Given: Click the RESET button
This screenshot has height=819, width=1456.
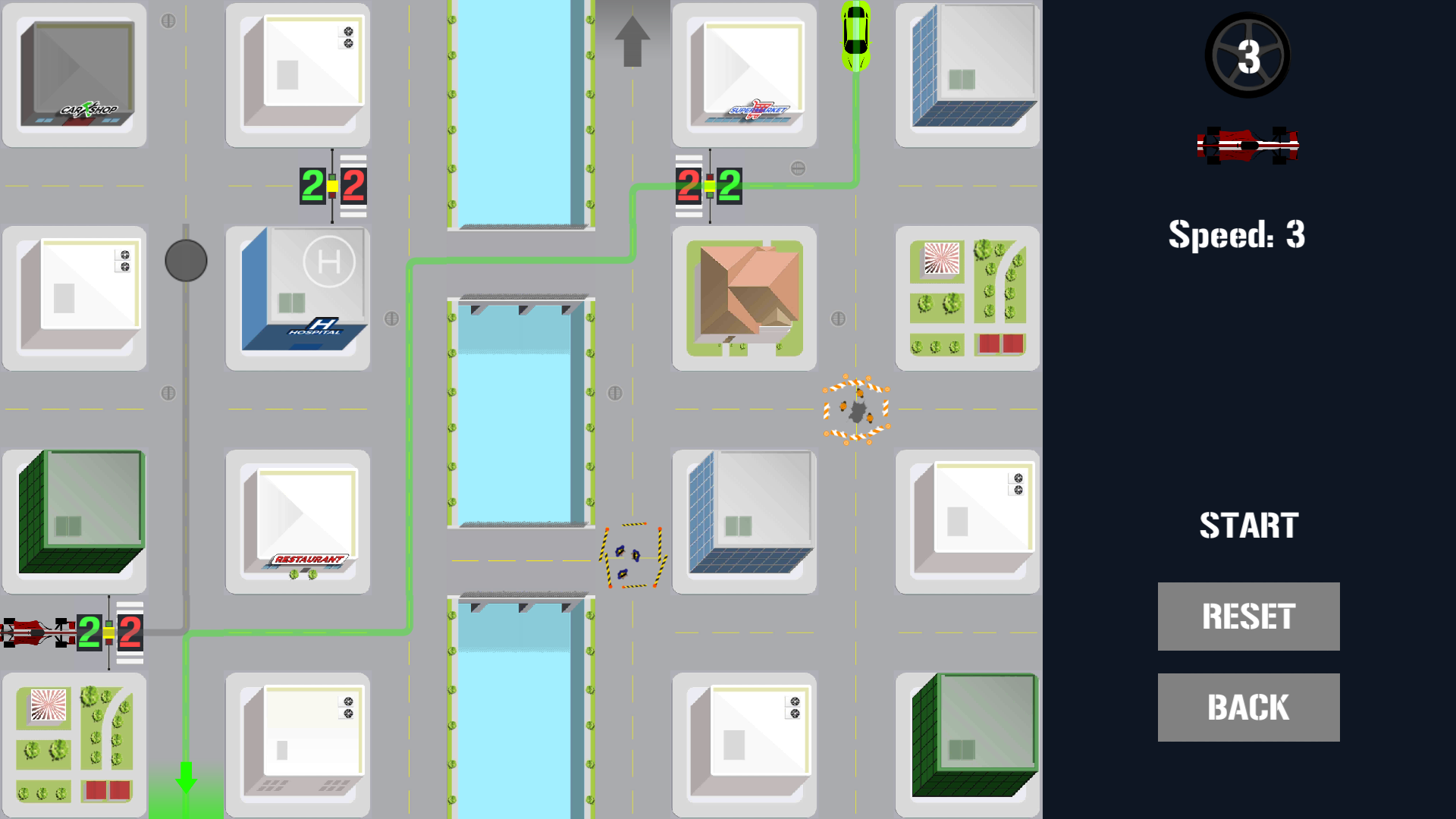Looking at the screenshot, I should pos(1248,617).
